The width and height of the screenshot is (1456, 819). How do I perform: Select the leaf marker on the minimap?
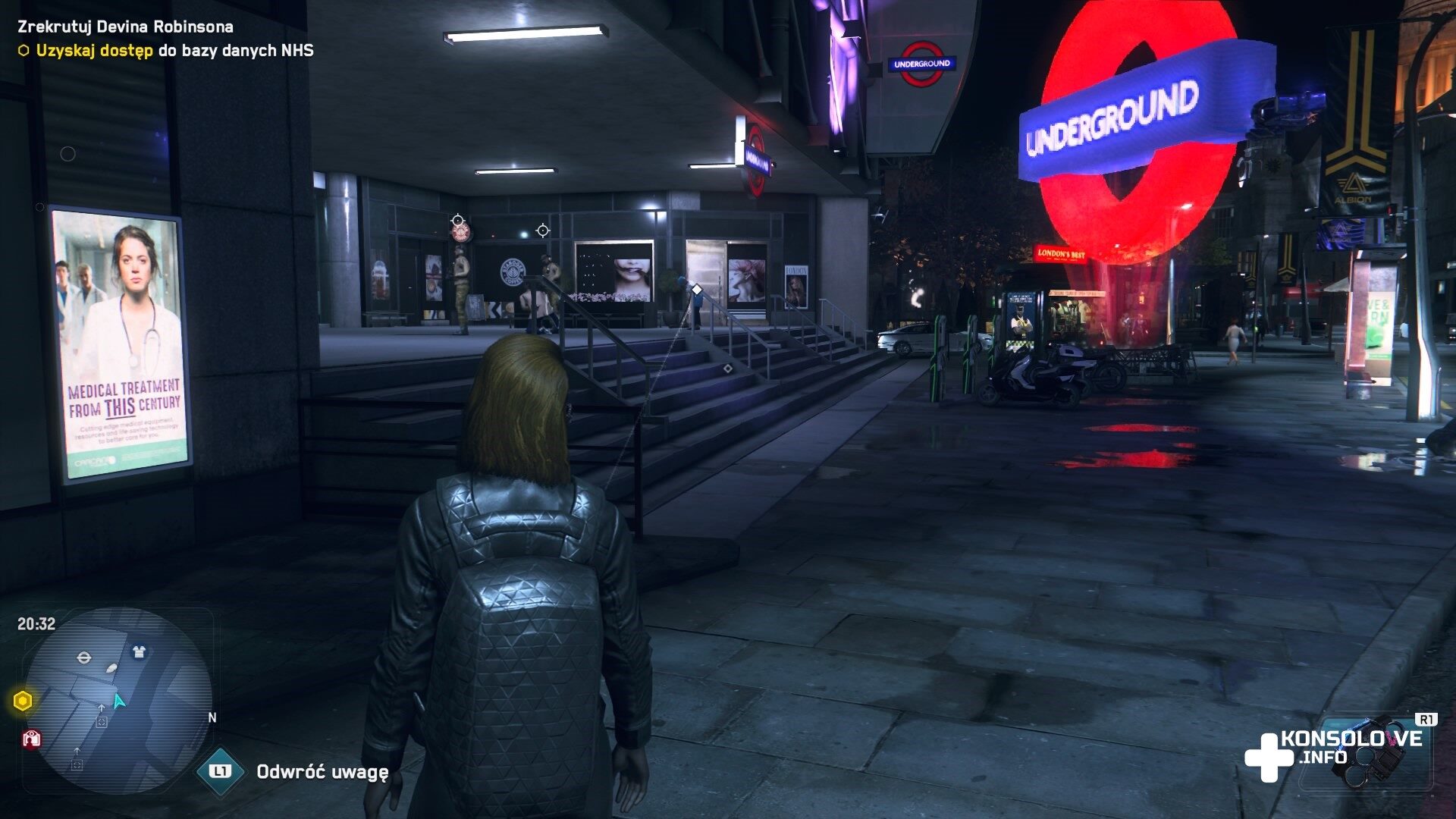point(112,669)
